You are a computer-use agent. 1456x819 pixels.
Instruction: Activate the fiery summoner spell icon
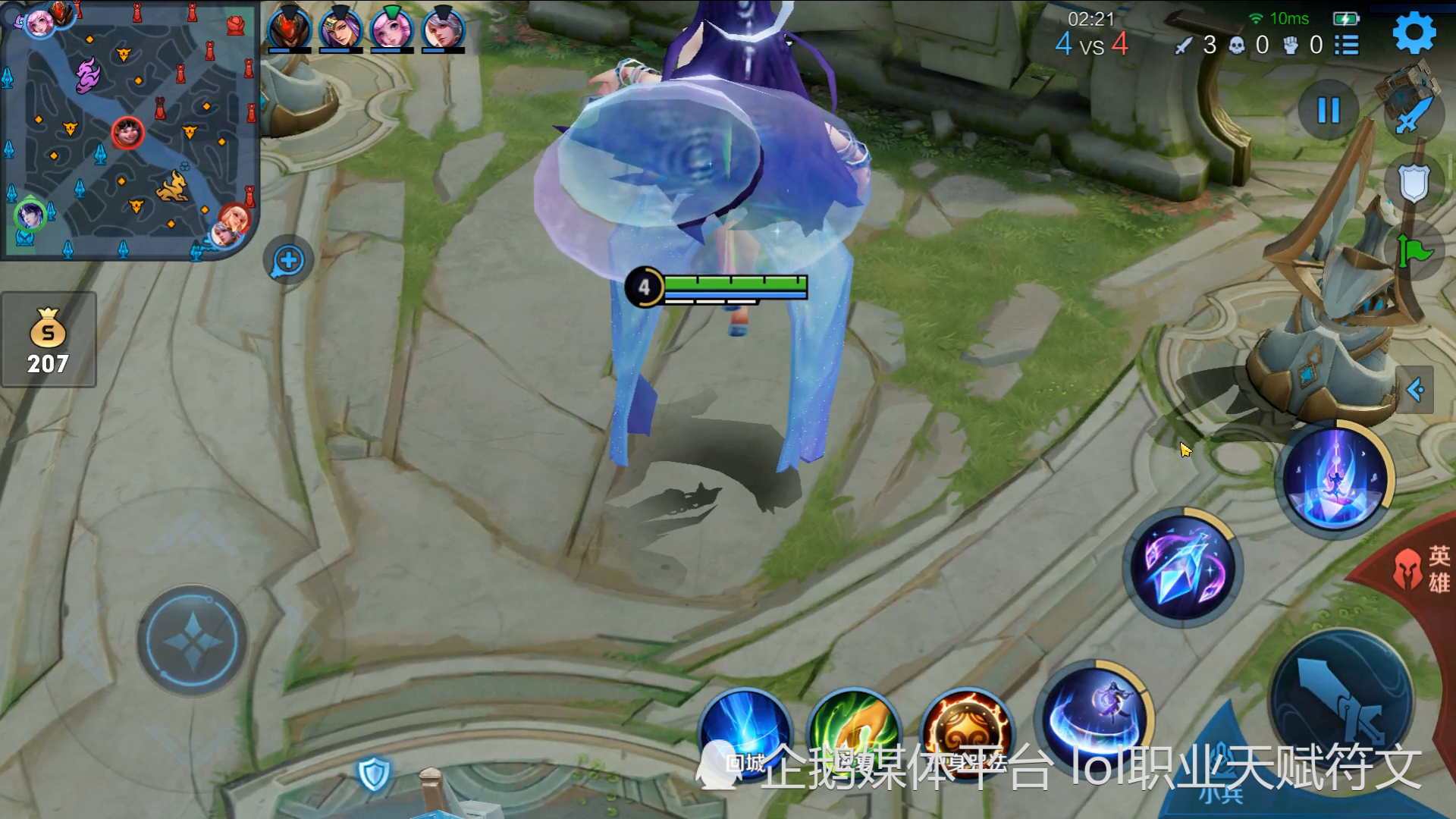point(965,732)
